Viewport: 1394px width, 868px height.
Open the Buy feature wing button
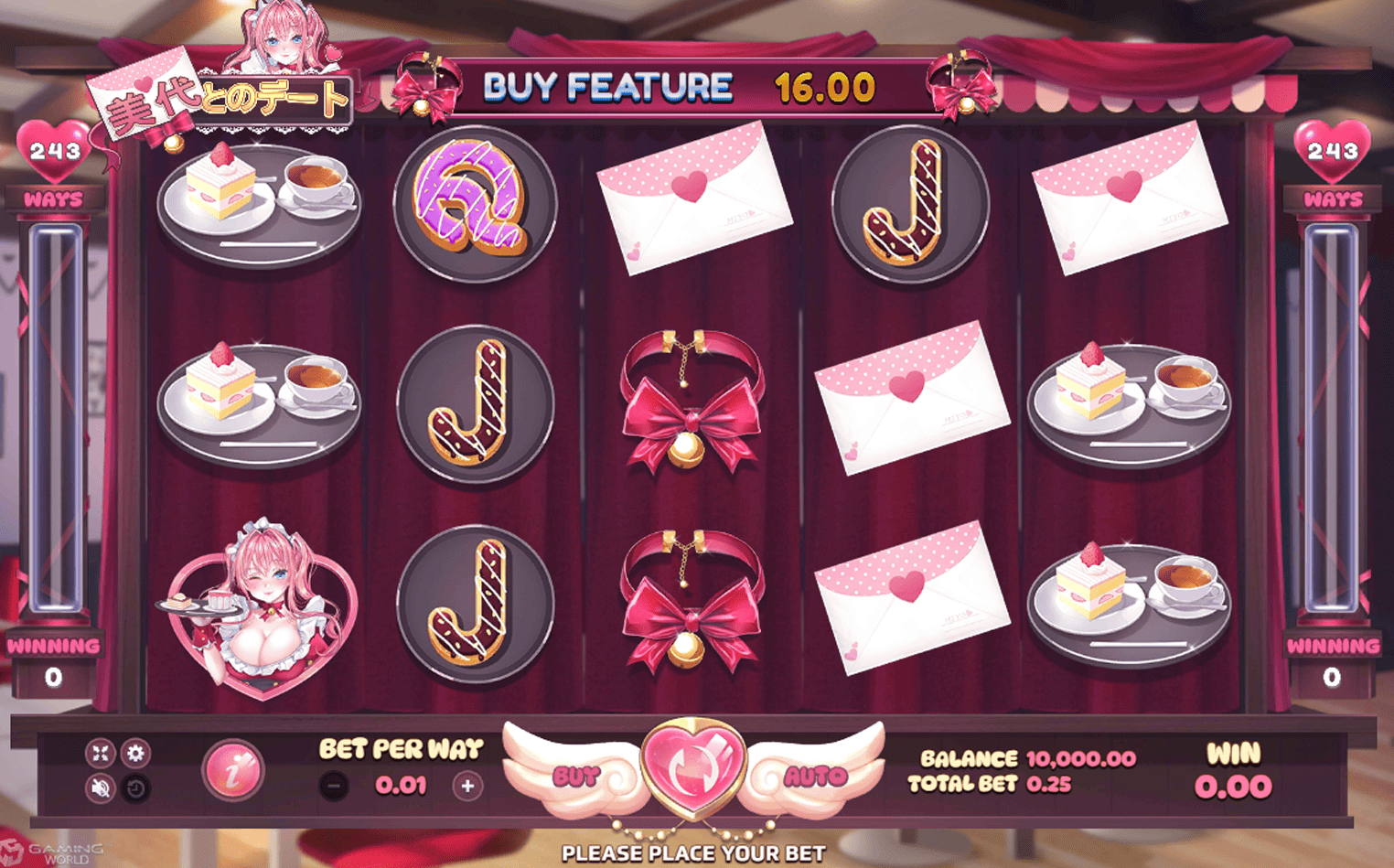(x=576, y=777)
